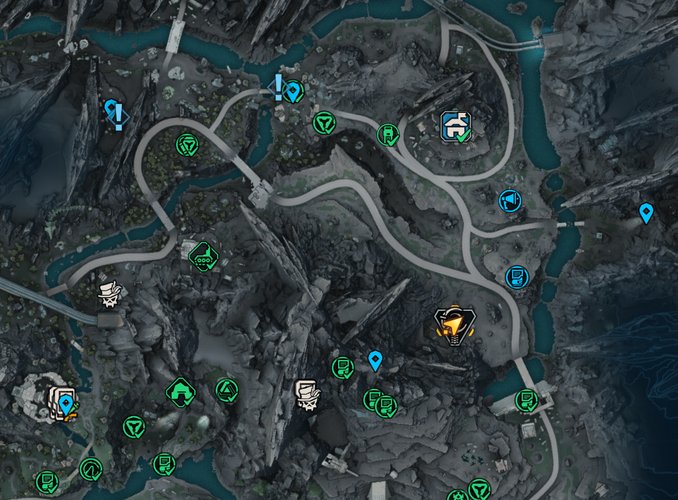Viewport: 678px width, 500px height.
Task: Click the green diamond vehicle marker
Action: tap(204, 254)
